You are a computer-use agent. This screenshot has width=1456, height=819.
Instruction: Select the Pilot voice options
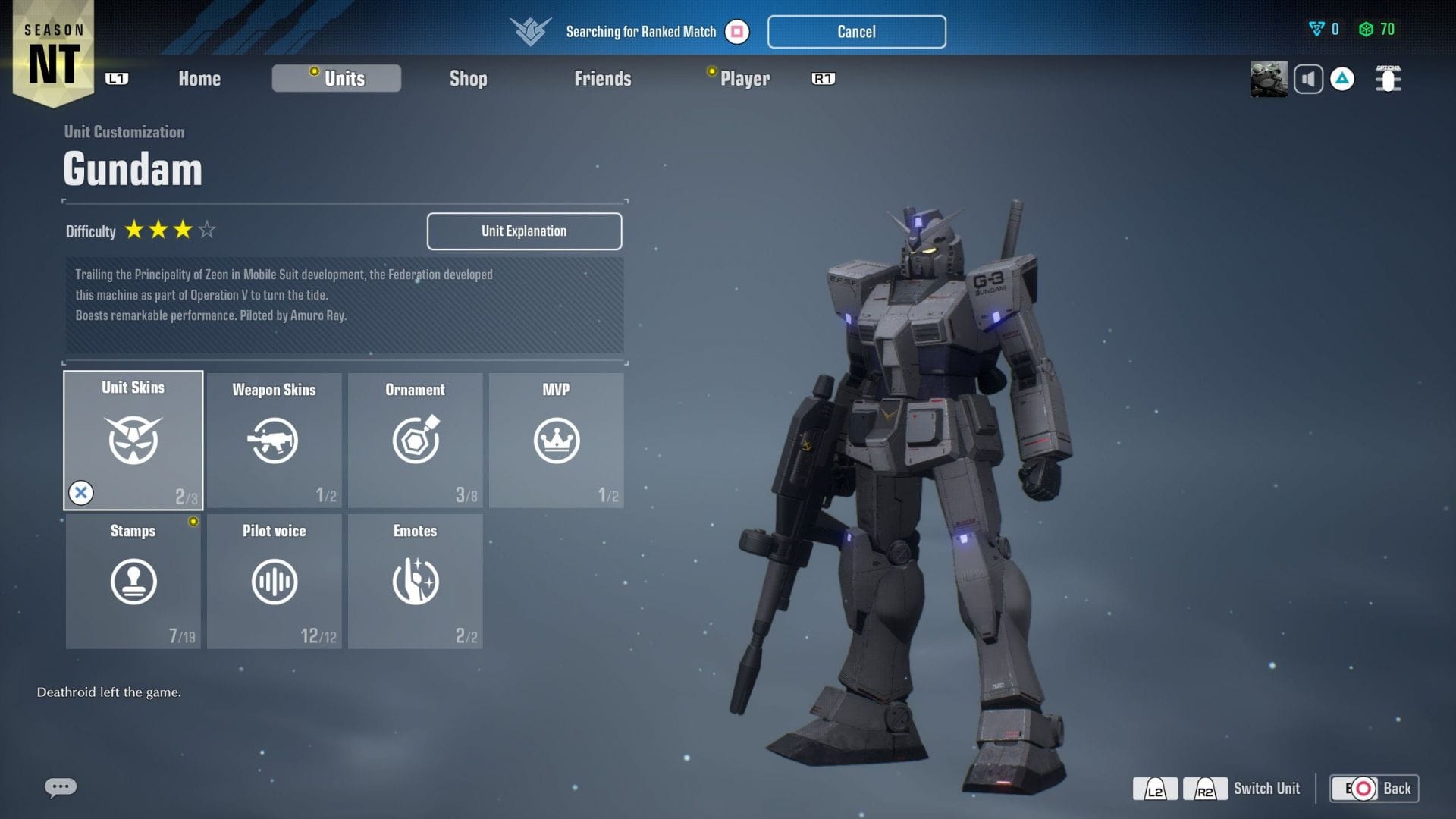pyautogui.click(x=274, y=582)
